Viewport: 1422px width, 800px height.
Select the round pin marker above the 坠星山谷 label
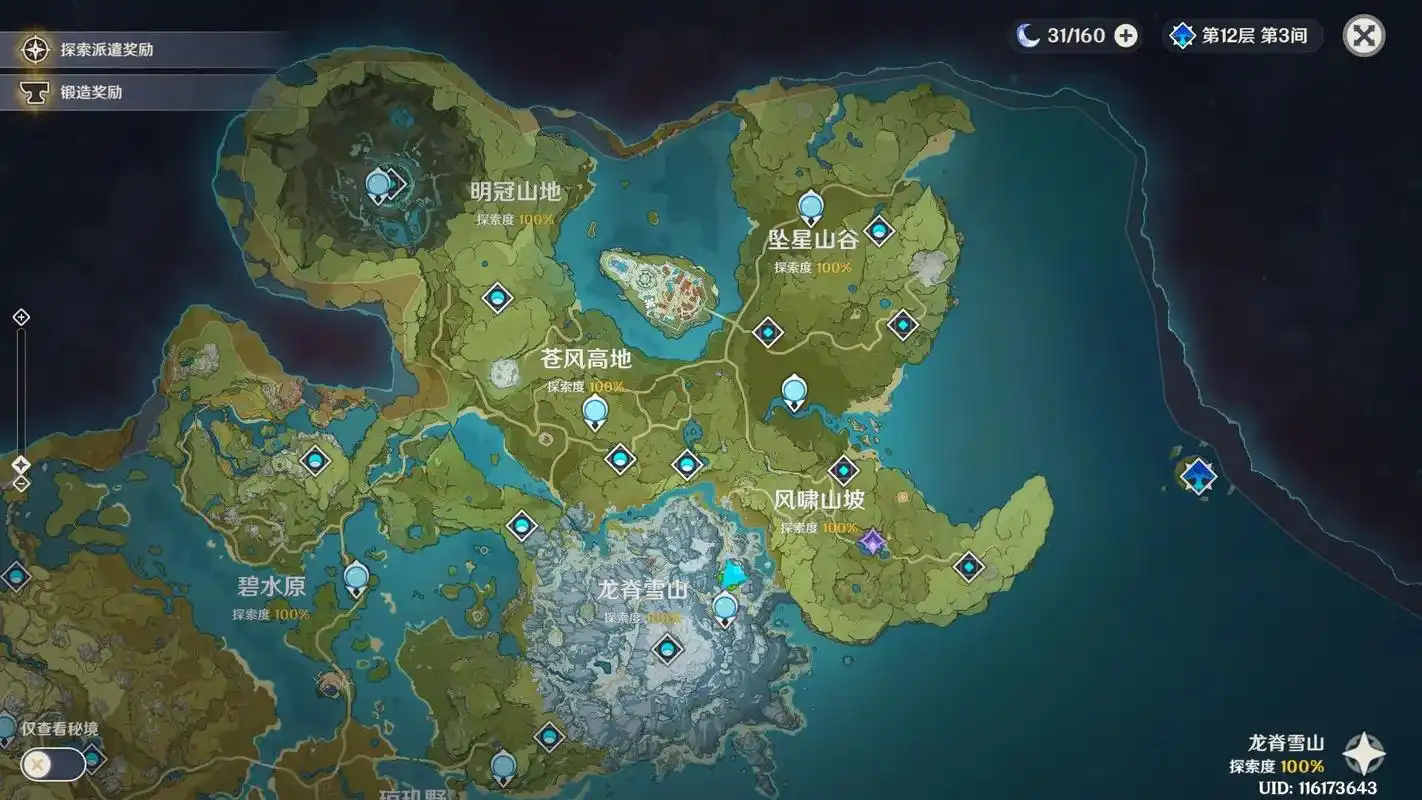pyautogui.click(x=810, y=207)
